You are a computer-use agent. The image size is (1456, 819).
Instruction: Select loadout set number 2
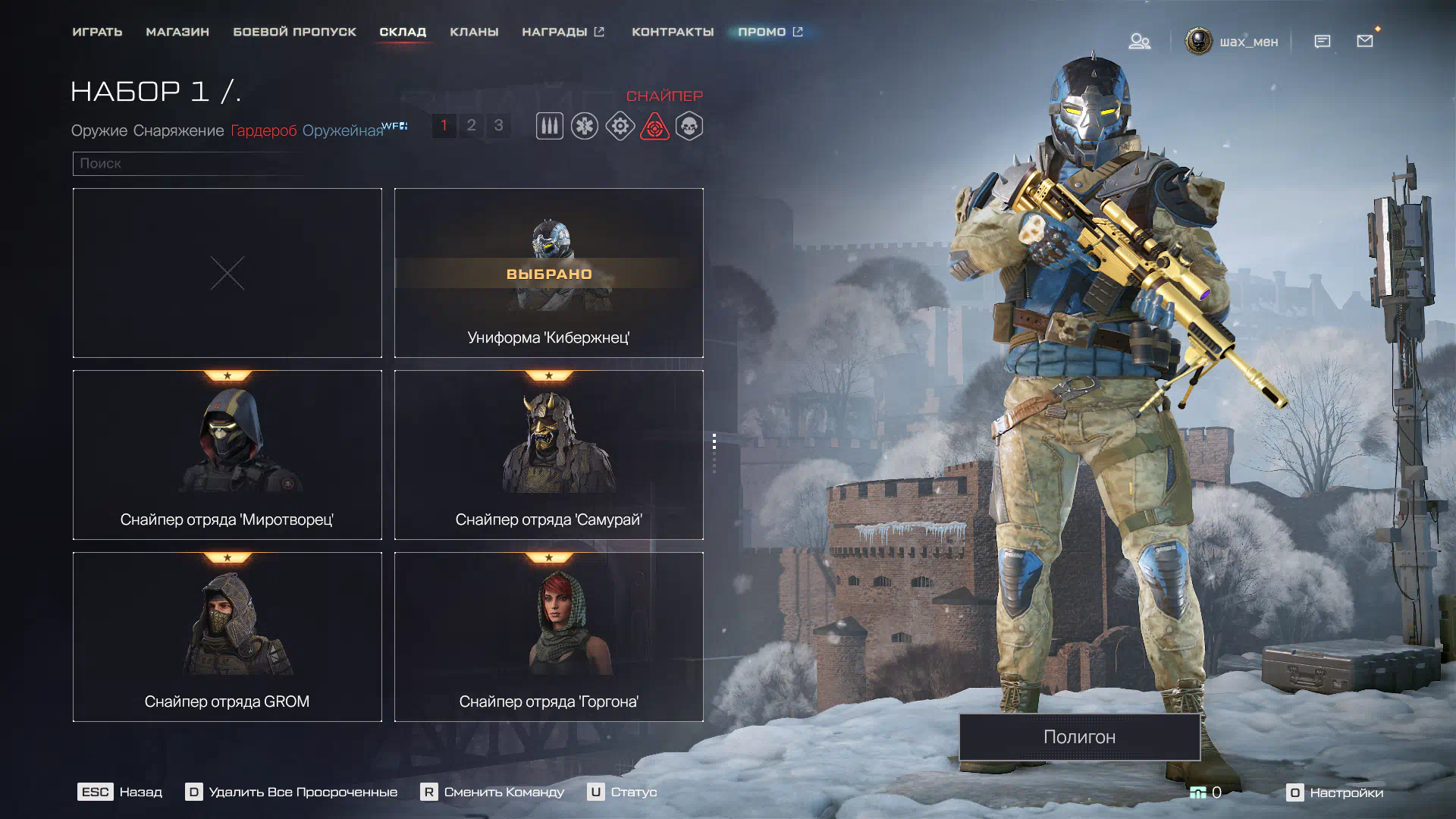(x=471, y=125)
